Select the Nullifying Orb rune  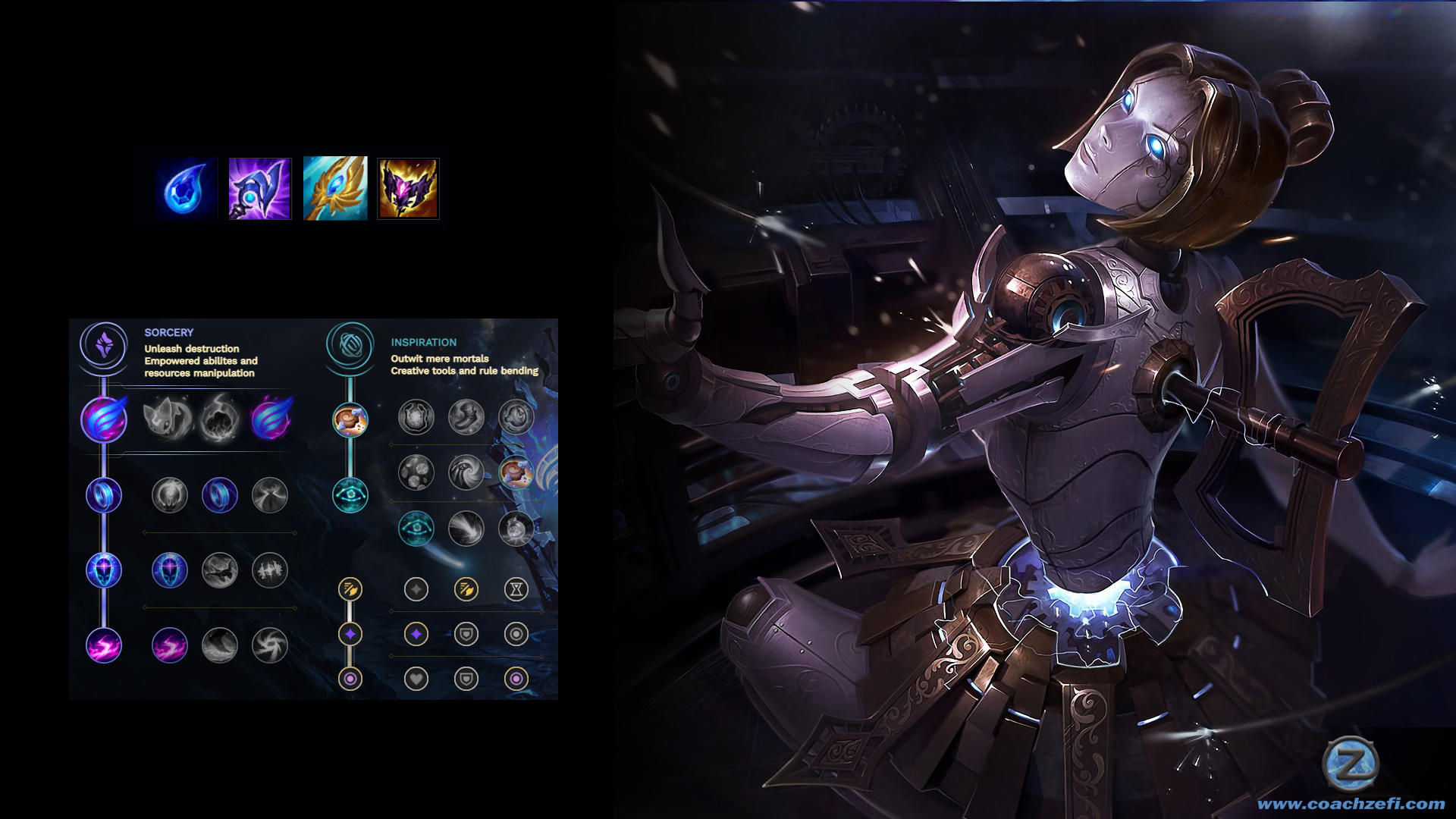point(169,495)
